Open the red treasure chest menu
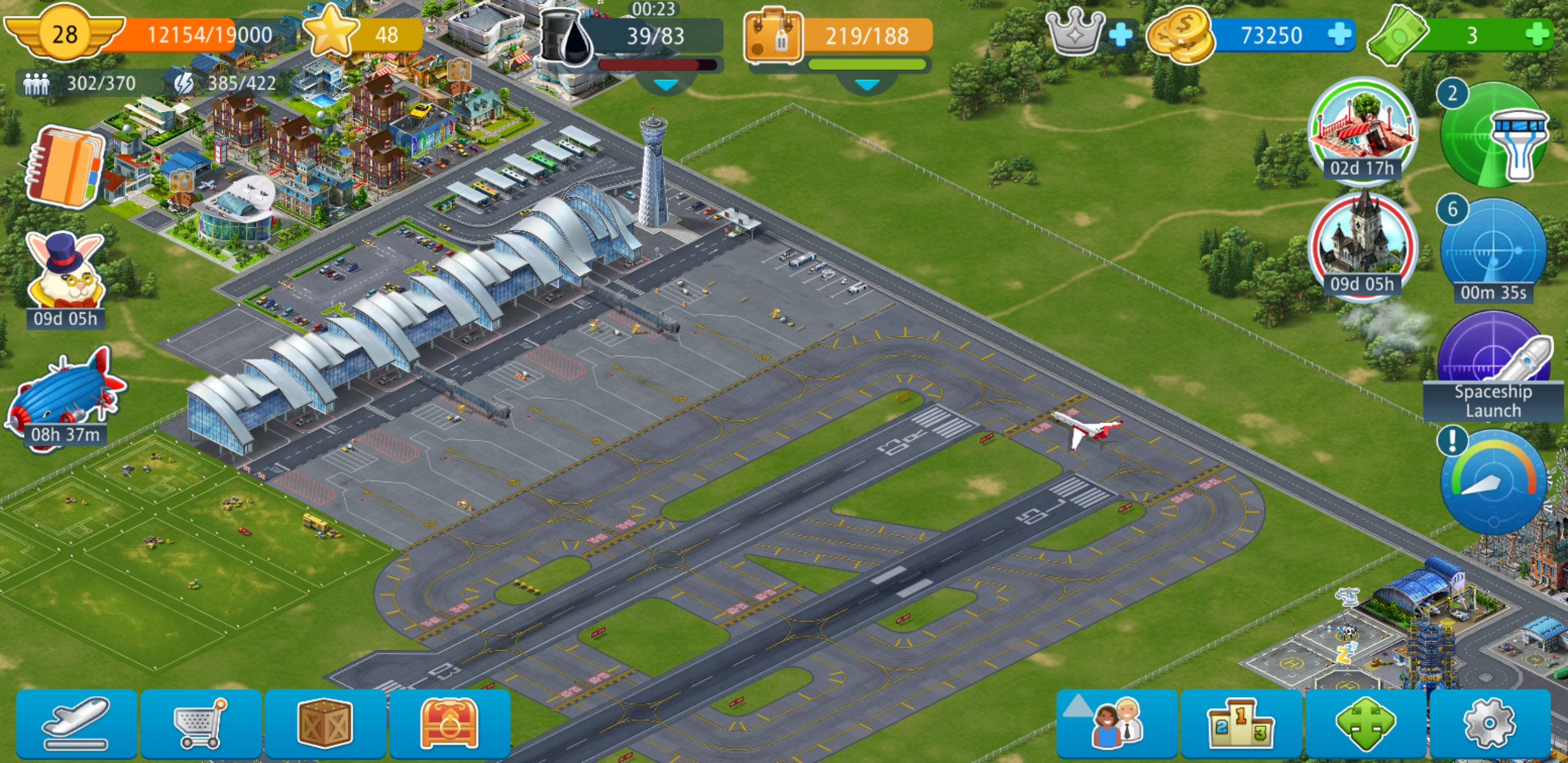The height and width of the screenshot is (763, 1568). tap(449, 723)
